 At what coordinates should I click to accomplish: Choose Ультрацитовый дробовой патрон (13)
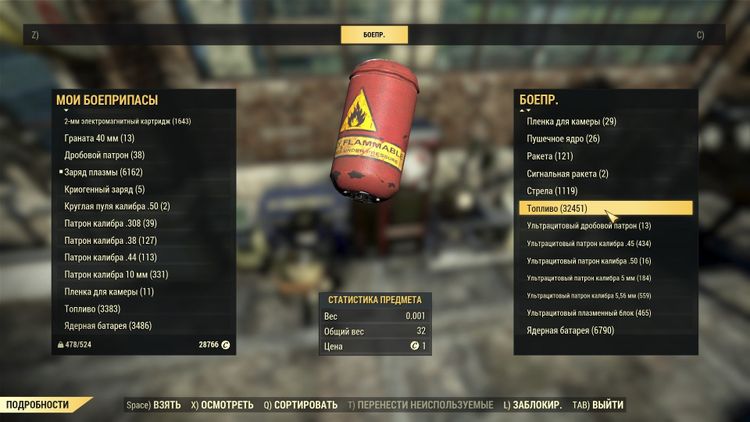coord(588,226)
